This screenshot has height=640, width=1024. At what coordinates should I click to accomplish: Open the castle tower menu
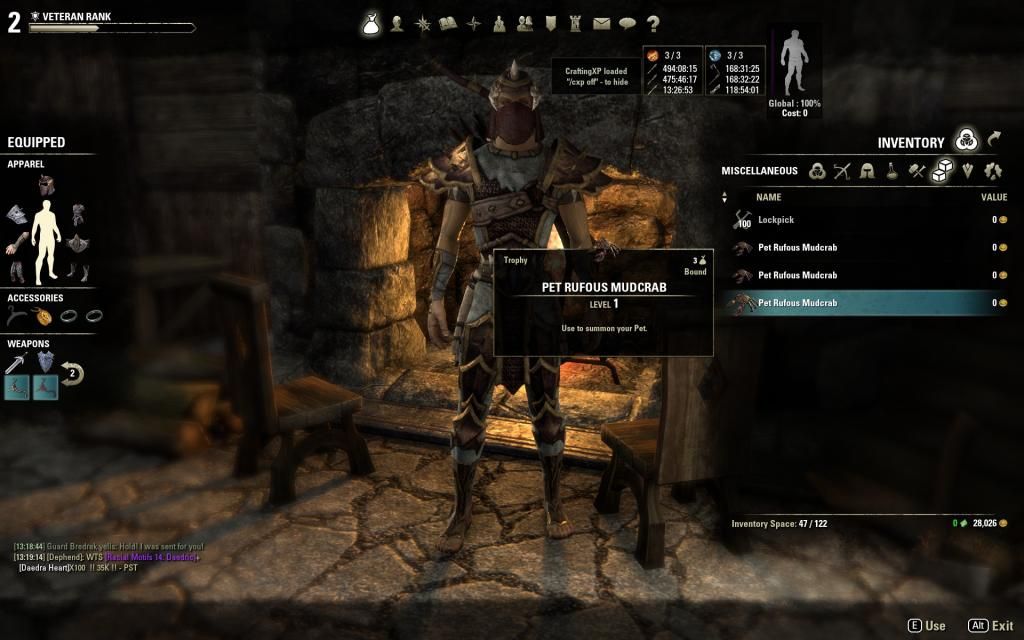point(575,24)
